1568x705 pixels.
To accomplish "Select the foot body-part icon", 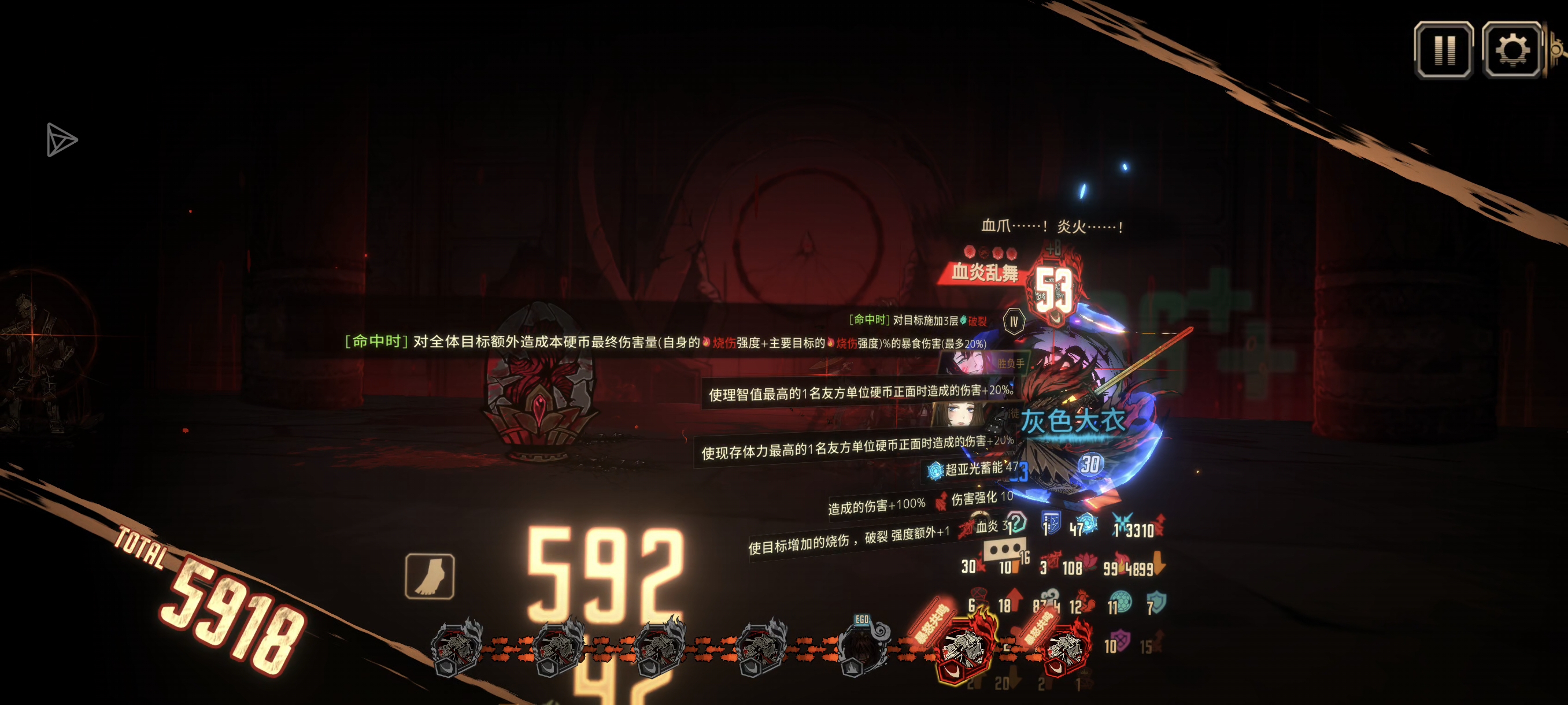I will 430,576.
